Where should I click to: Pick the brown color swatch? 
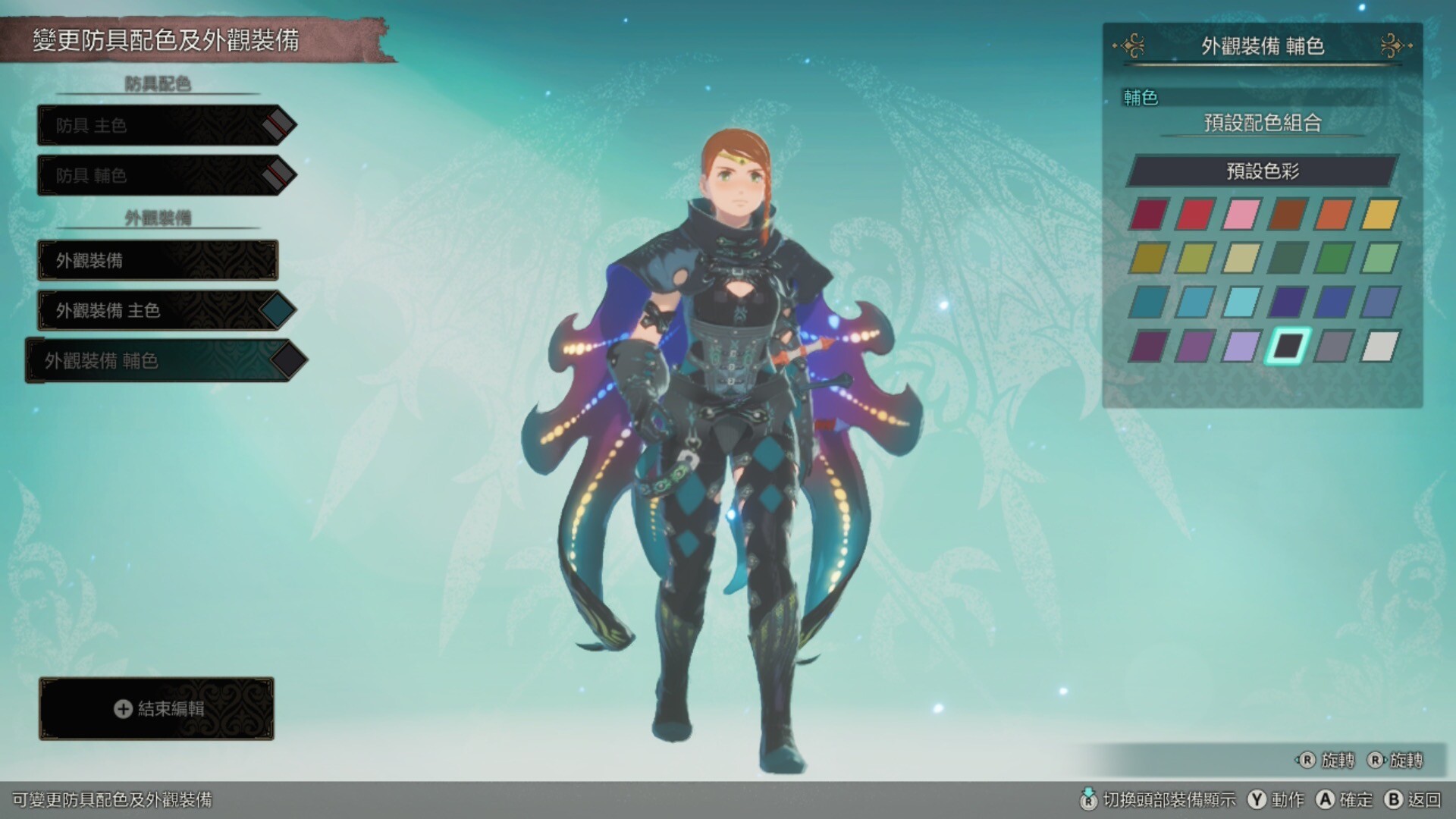click(x=1288, y=215)
